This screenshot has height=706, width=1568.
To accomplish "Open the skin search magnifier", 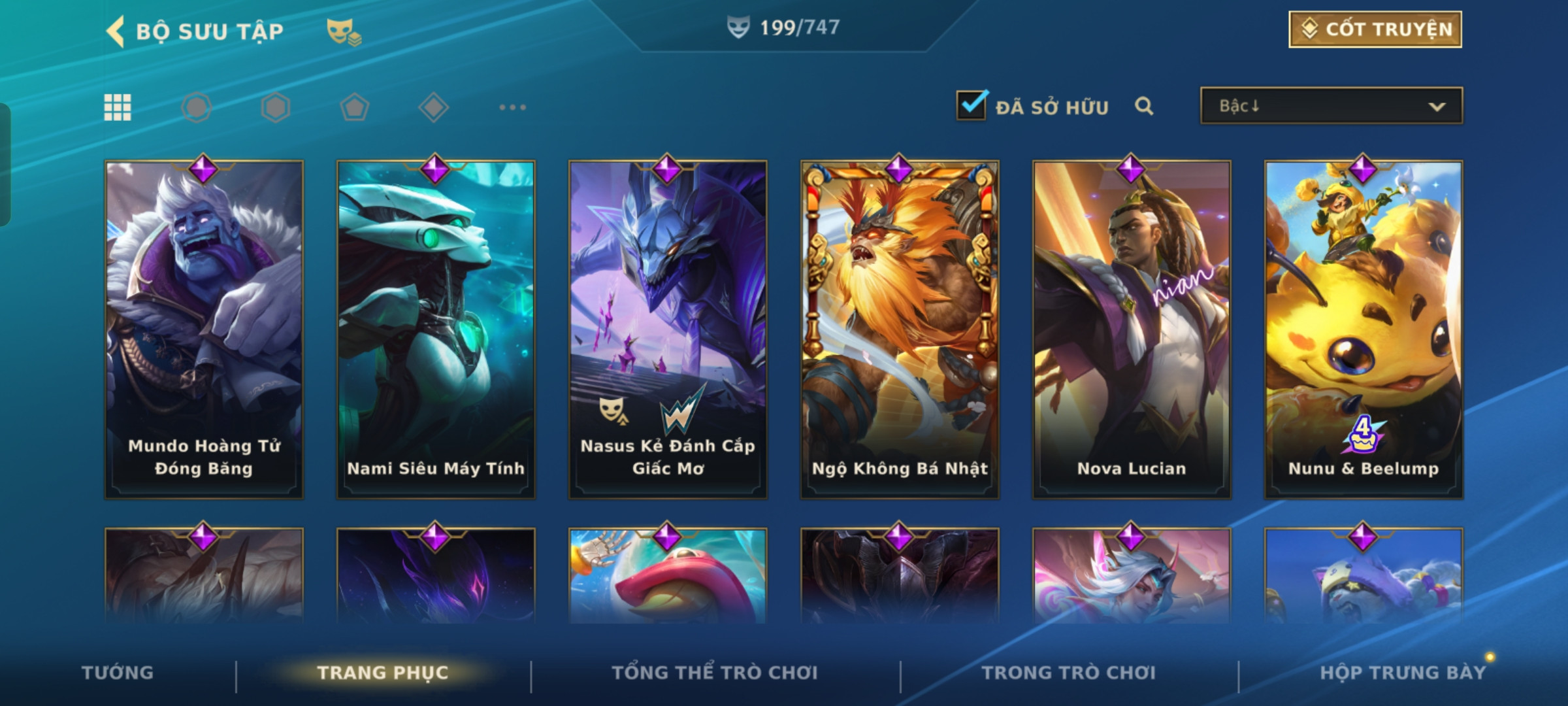I will coord(1143,106).
